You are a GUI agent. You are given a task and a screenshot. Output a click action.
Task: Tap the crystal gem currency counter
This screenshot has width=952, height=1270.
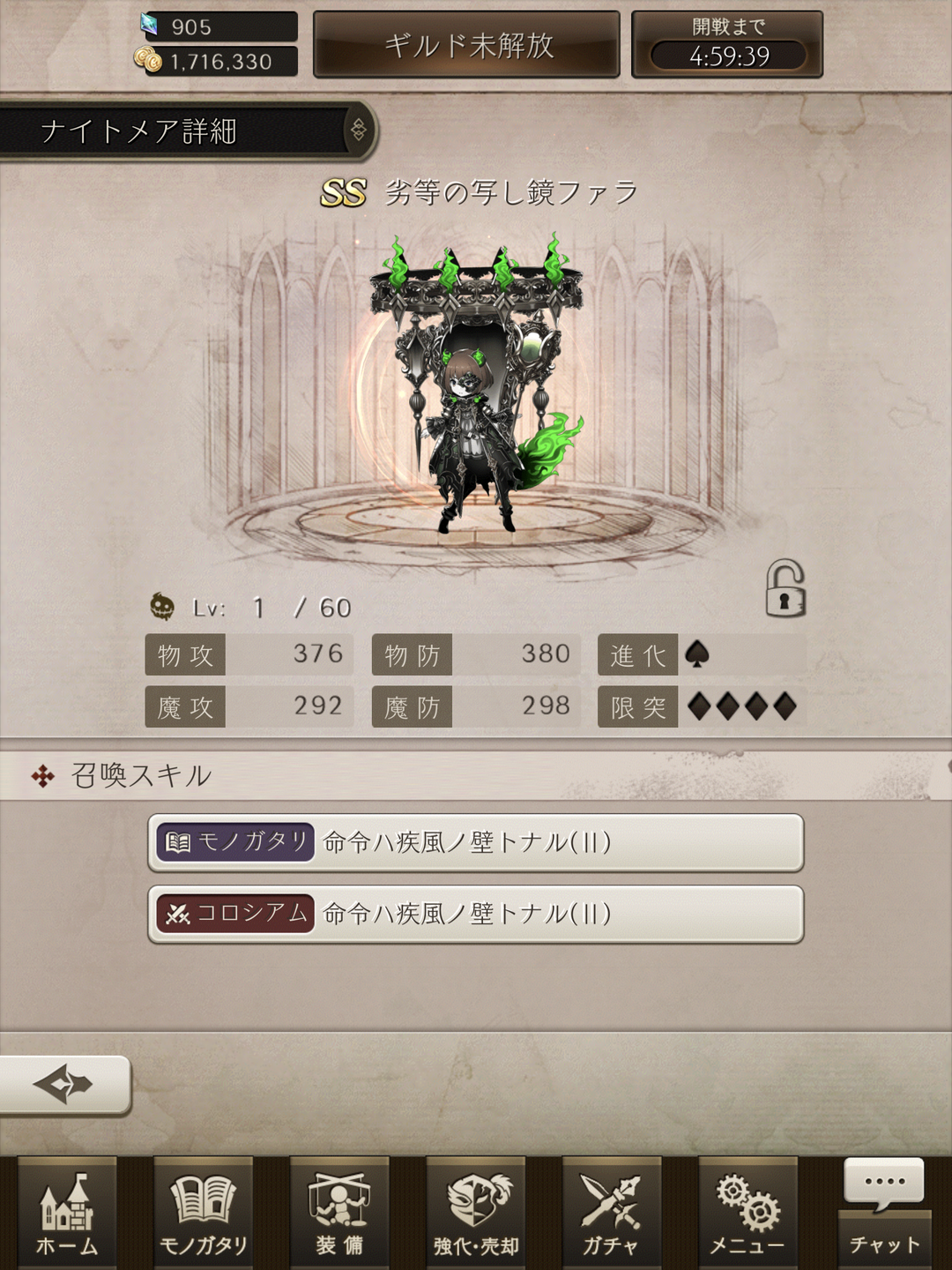(219, 26)
